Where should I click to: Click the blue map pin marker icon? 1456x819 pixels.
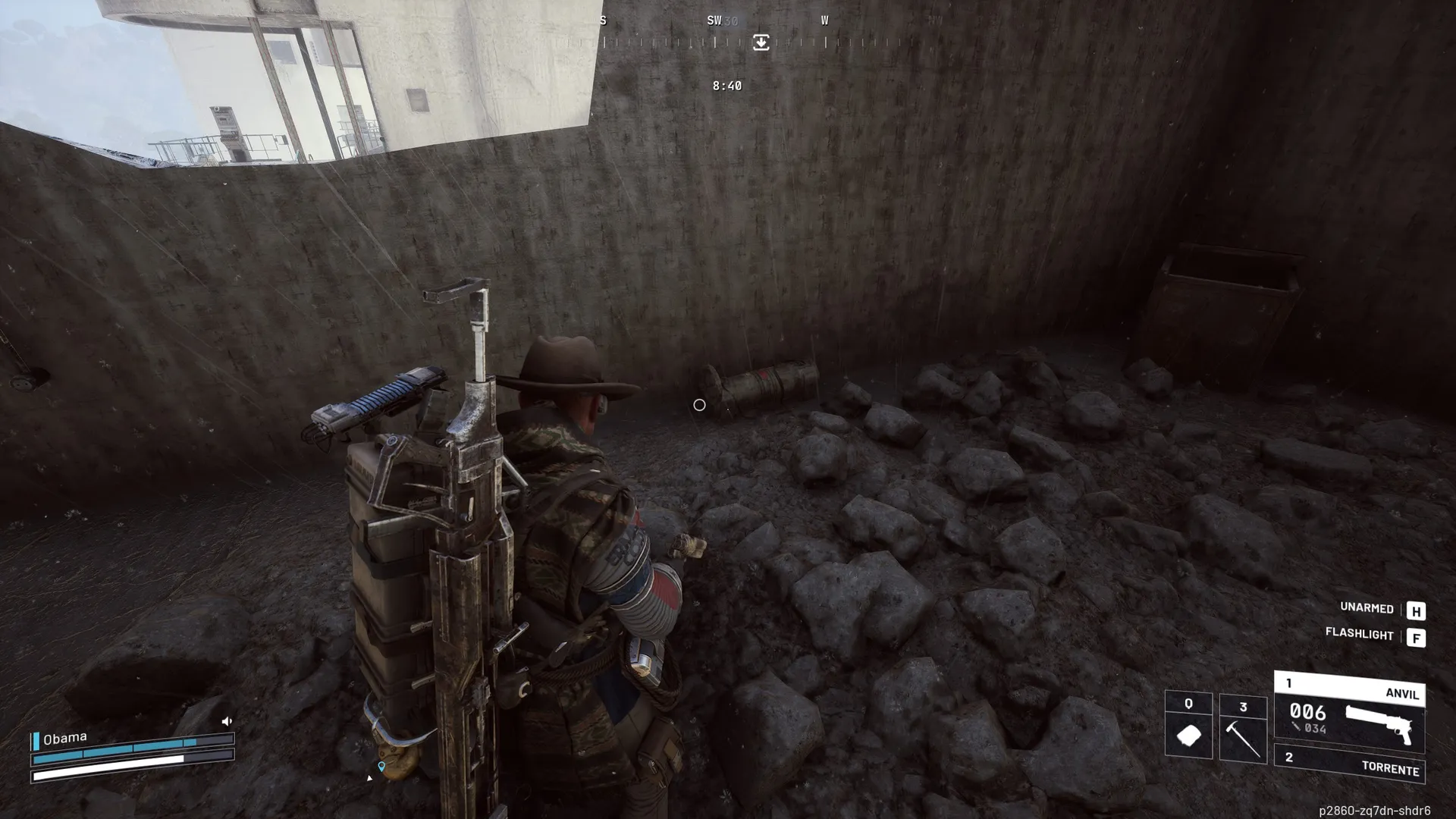[x=381, y=767]
